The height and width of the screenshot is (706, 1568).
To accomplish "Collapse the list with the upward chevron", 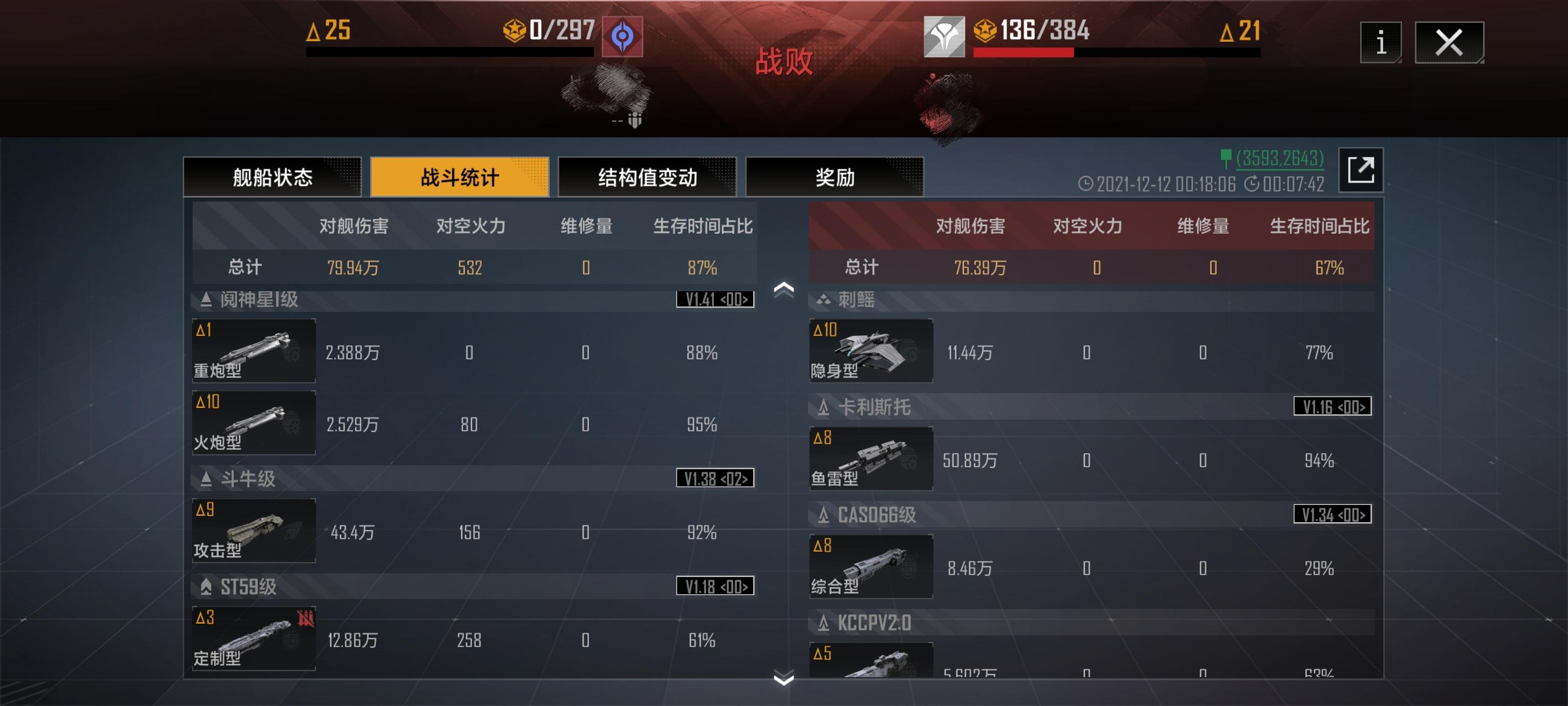I will click(785, 291).
